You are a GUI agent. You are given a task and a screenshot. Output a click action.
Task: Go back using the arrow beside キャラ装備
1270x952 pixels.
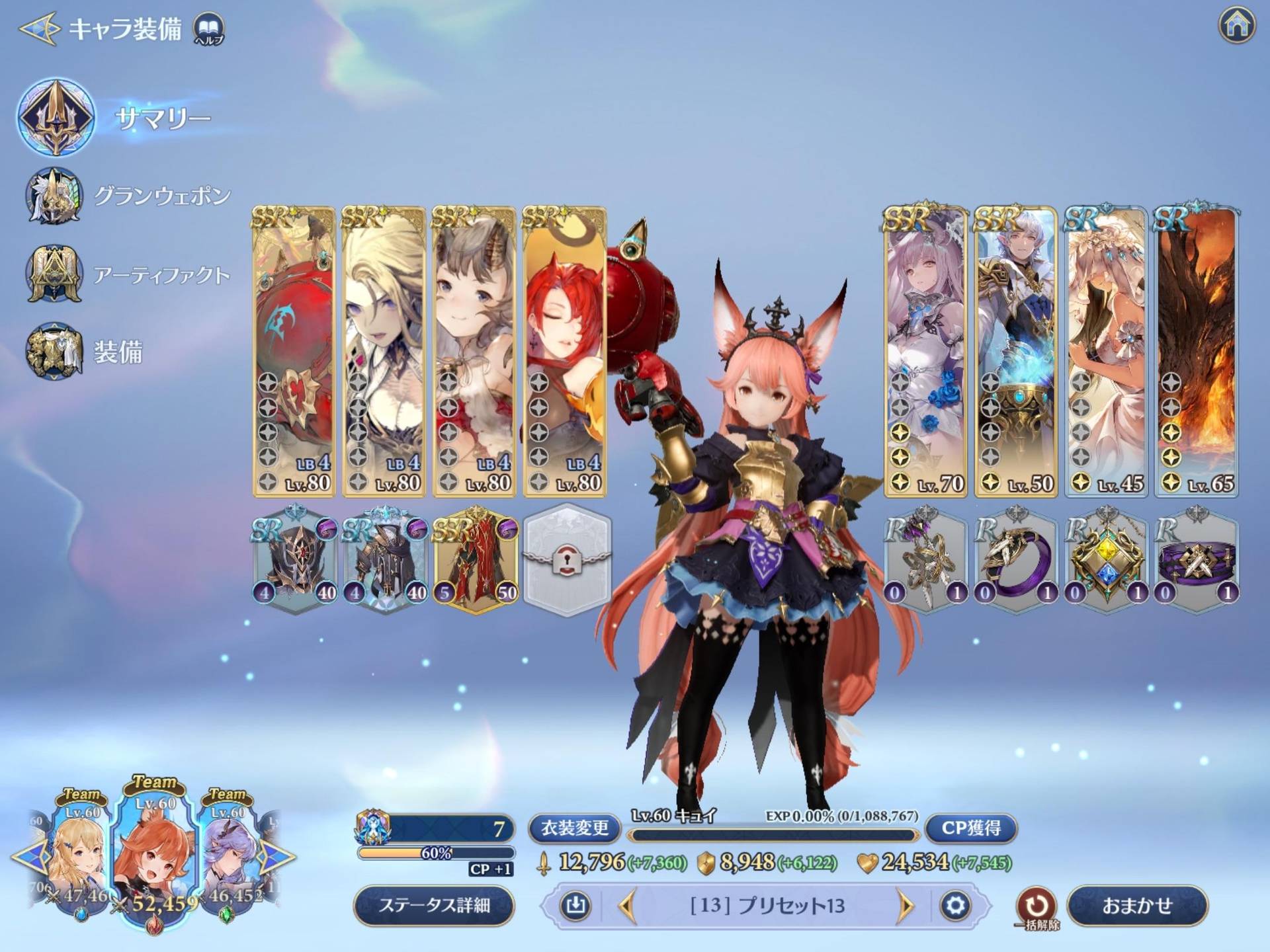tap(38, 28)
